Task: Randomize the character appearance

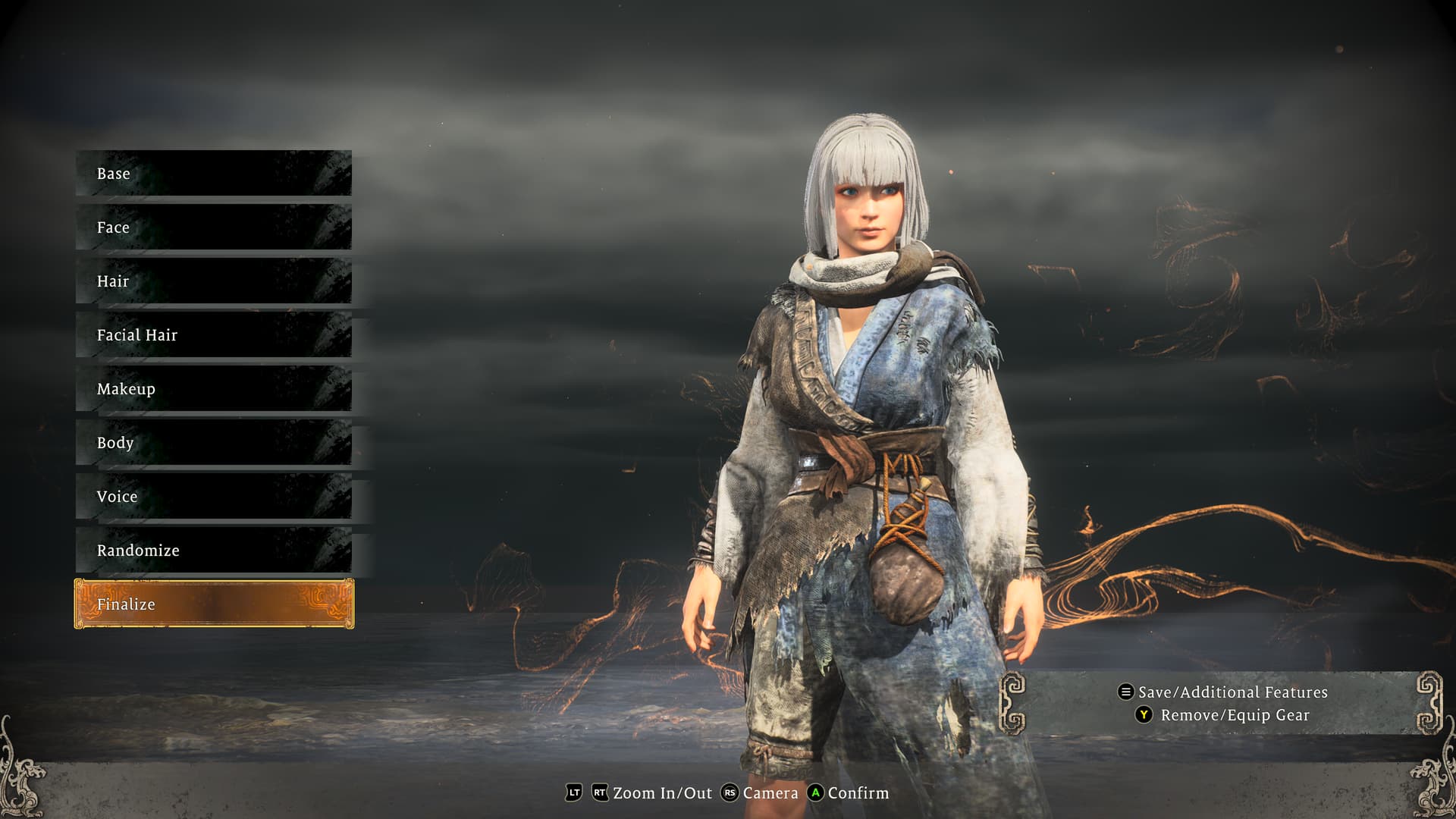Action: point(213,551)
